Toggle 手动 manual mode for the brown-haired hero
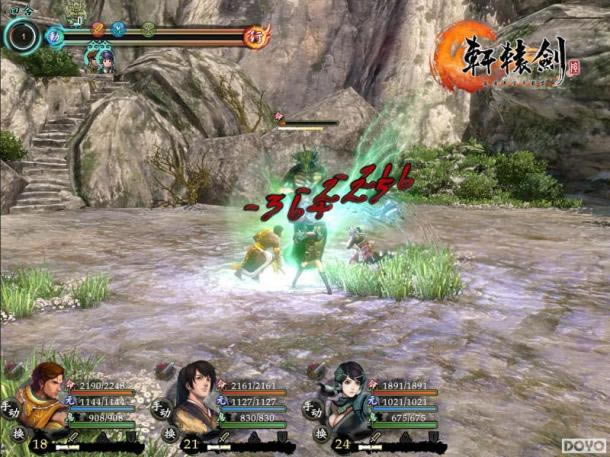The image size is (610, 457). pyautogui.click(x=9, y=409)
